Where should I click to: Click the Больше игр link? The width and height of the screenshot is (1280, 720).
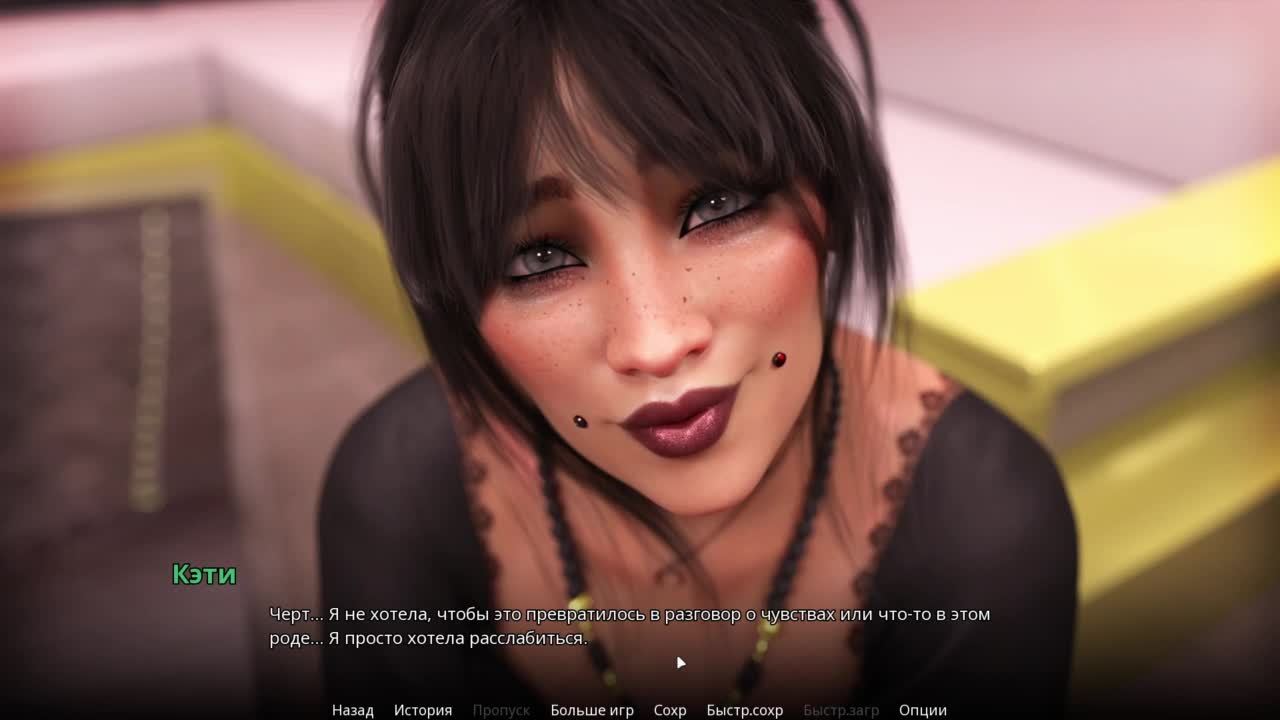[591, 710]
